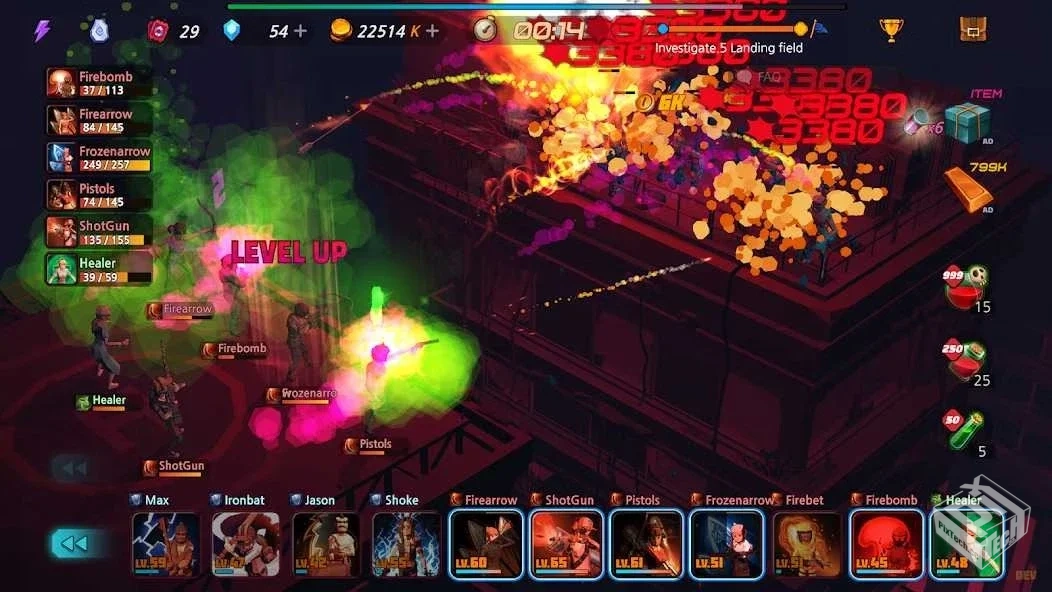This screenshot has width=1052, height=592.
Task: Collect the 799K gold bar bonus
Action: point(968,187)
